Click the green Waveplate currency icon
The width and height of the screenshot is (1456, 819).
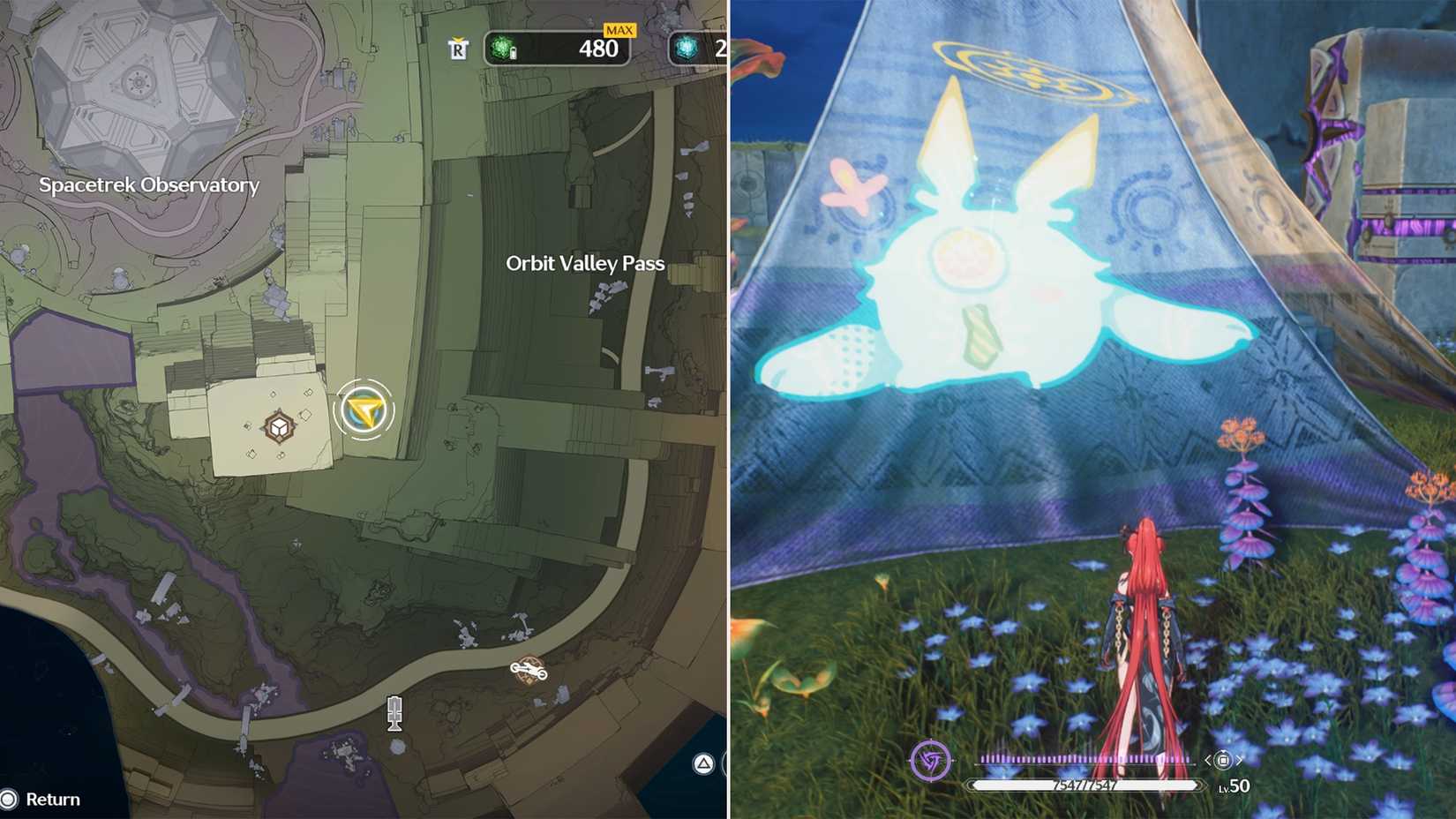pyautogui.click(x=501, y=49)
